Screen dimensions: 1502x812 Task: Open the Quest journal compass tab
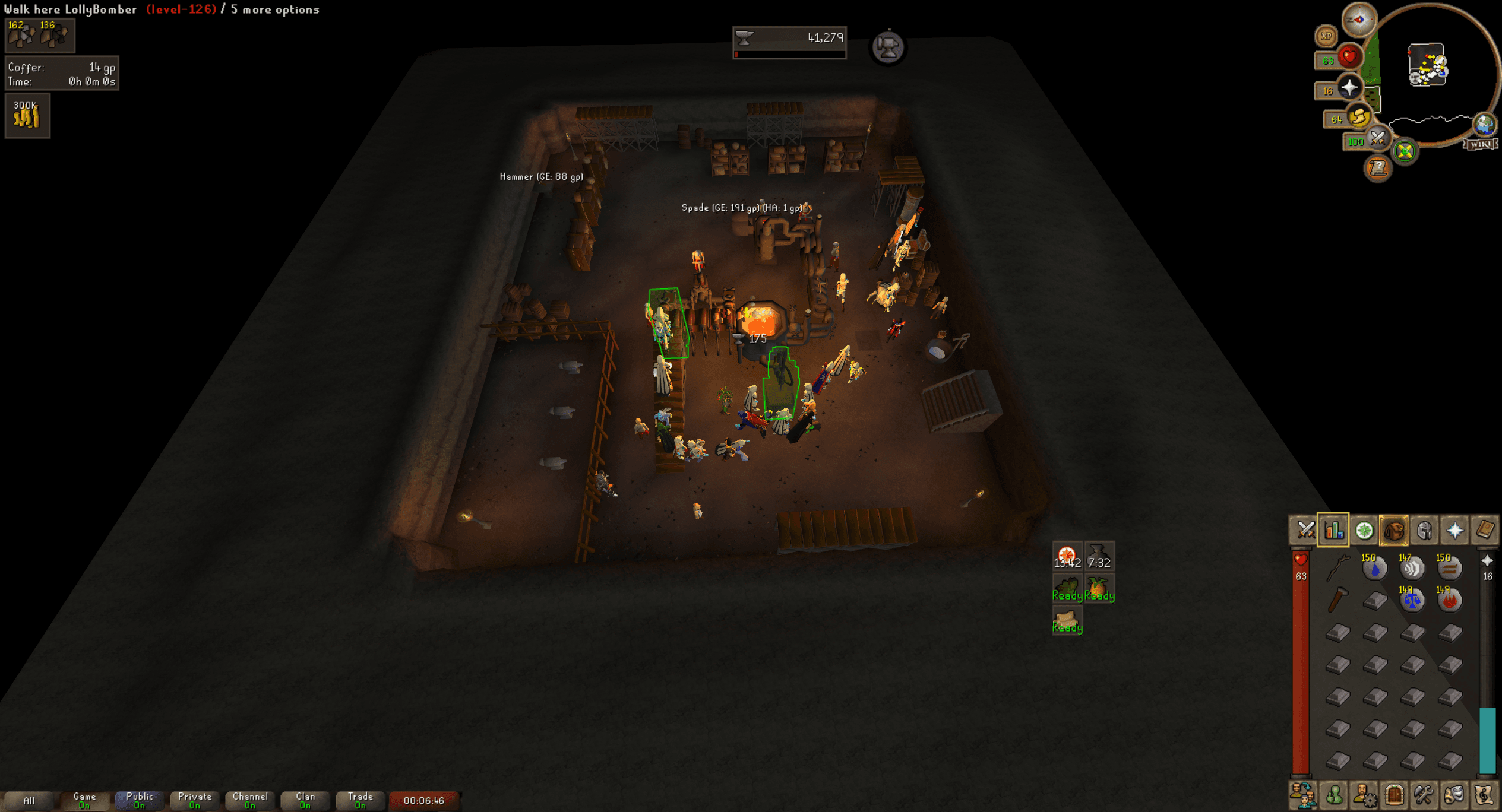[x=1364, y=531]
